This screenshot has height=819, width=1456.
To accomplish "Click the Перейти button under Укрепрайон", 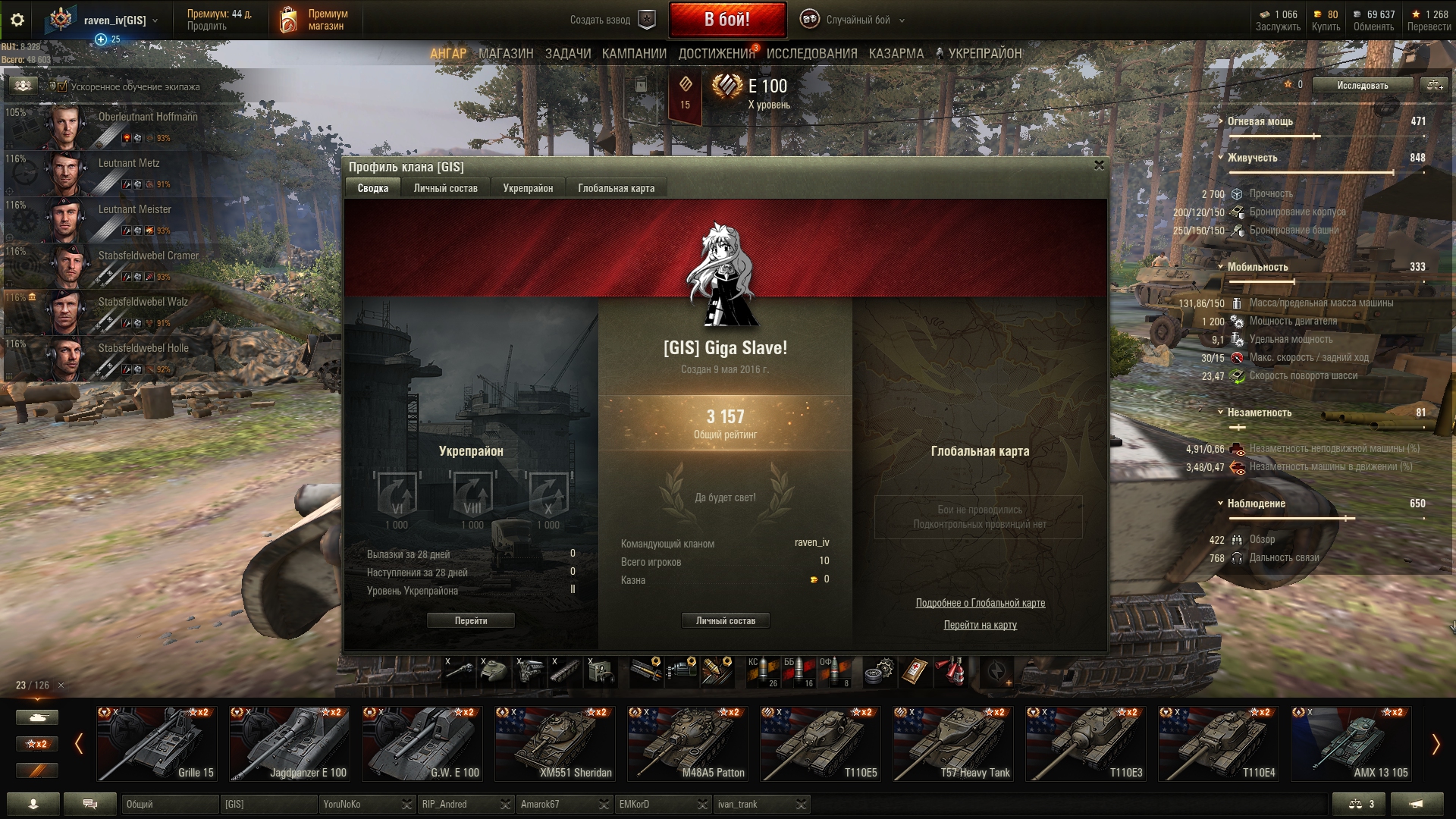I will coord(470,620).
